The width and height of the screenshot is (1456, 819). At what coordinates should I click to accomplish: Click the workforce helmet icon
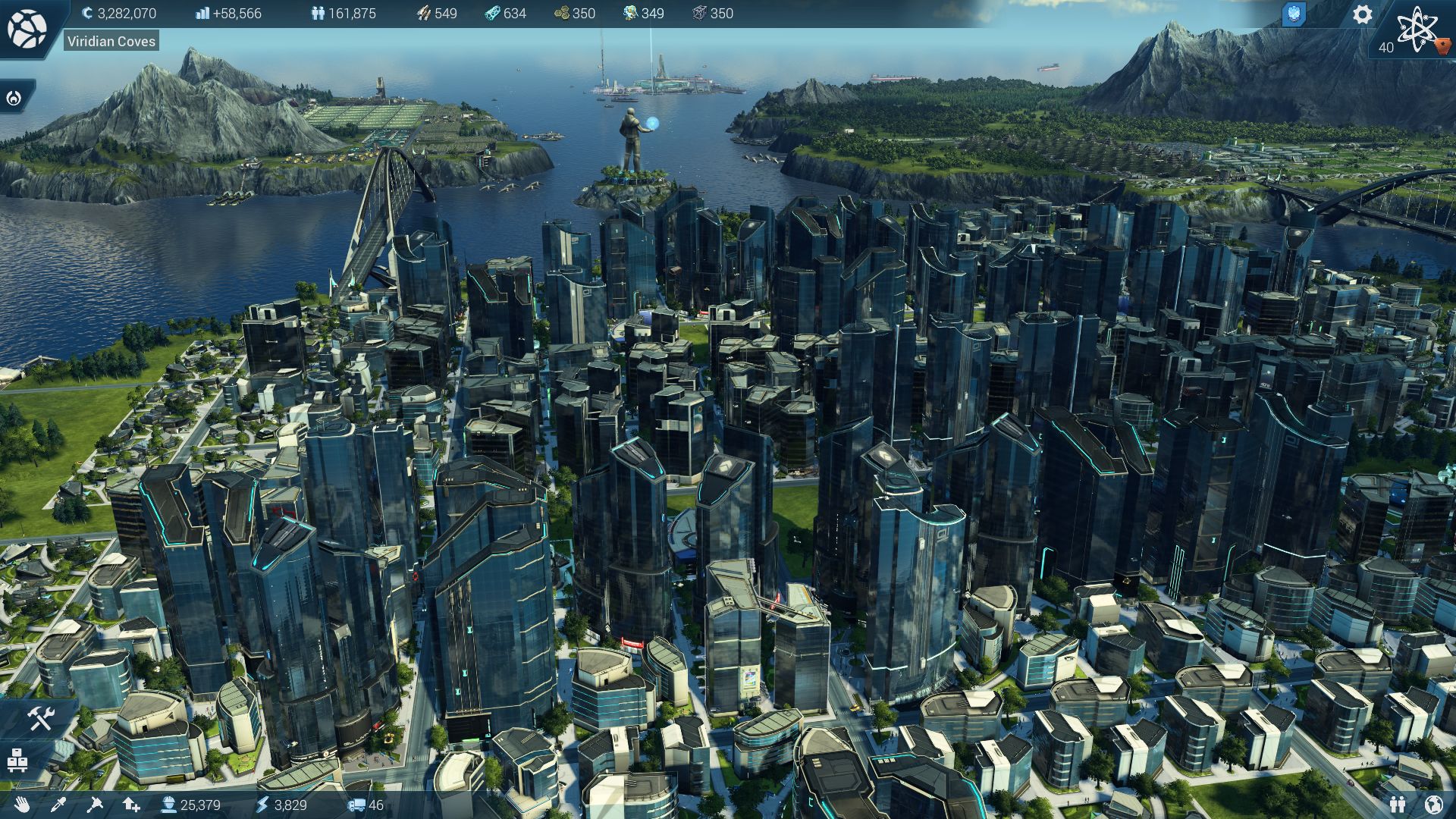168,805
